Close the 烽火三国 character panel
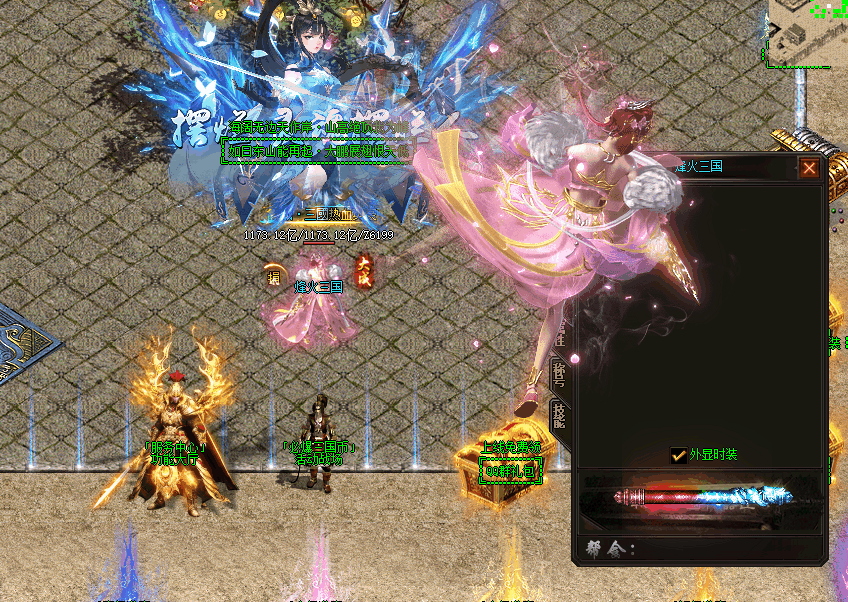The image size is (848, 602). tap(809, 168)
